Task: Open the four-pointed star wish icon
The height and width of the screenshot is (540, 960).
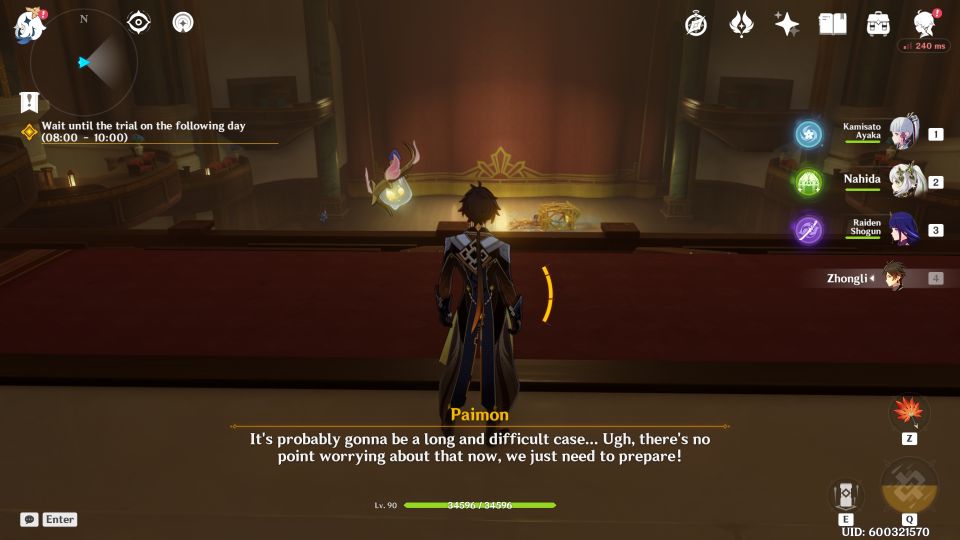Action: click(787, 24)
